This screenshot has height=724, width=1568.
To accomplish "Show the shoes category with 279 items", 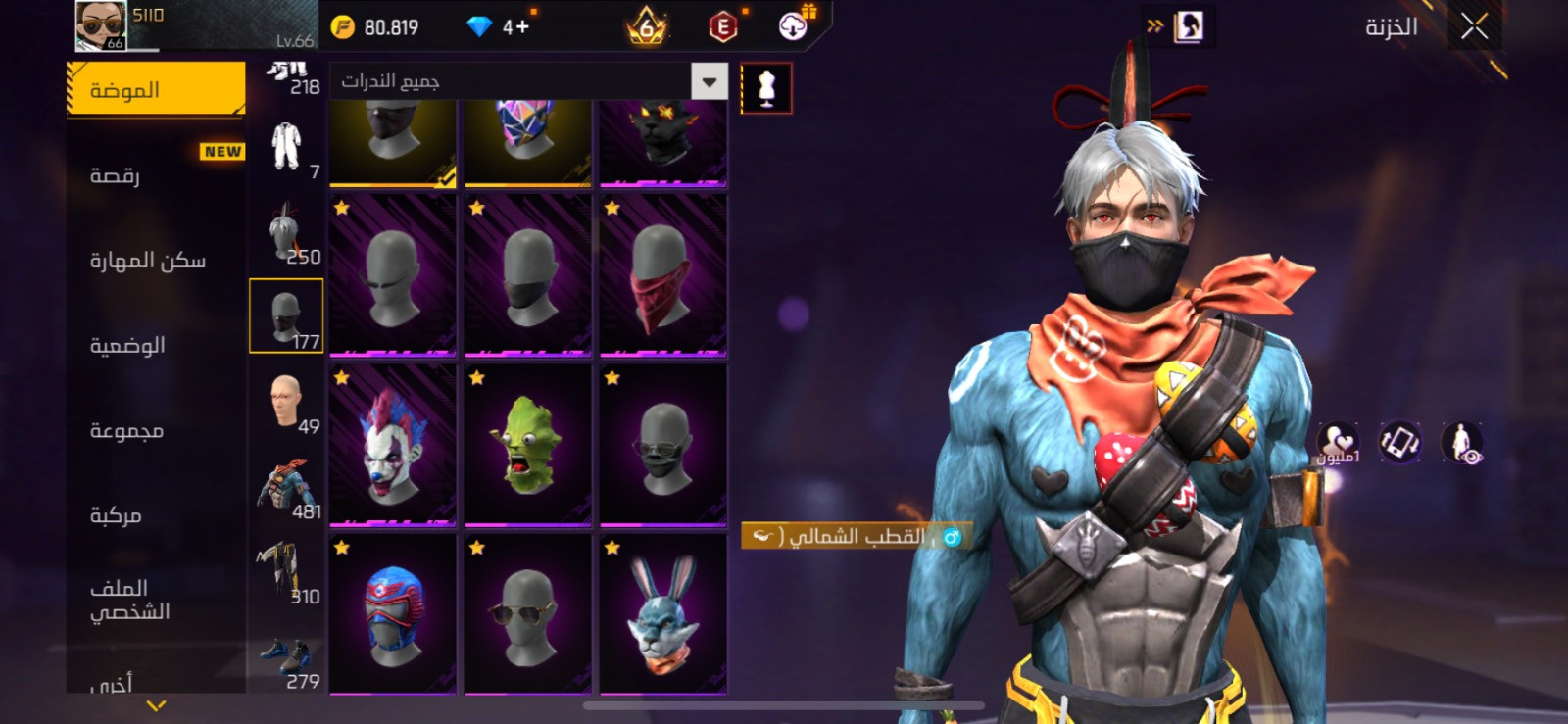I will click(x=286, y=663).
